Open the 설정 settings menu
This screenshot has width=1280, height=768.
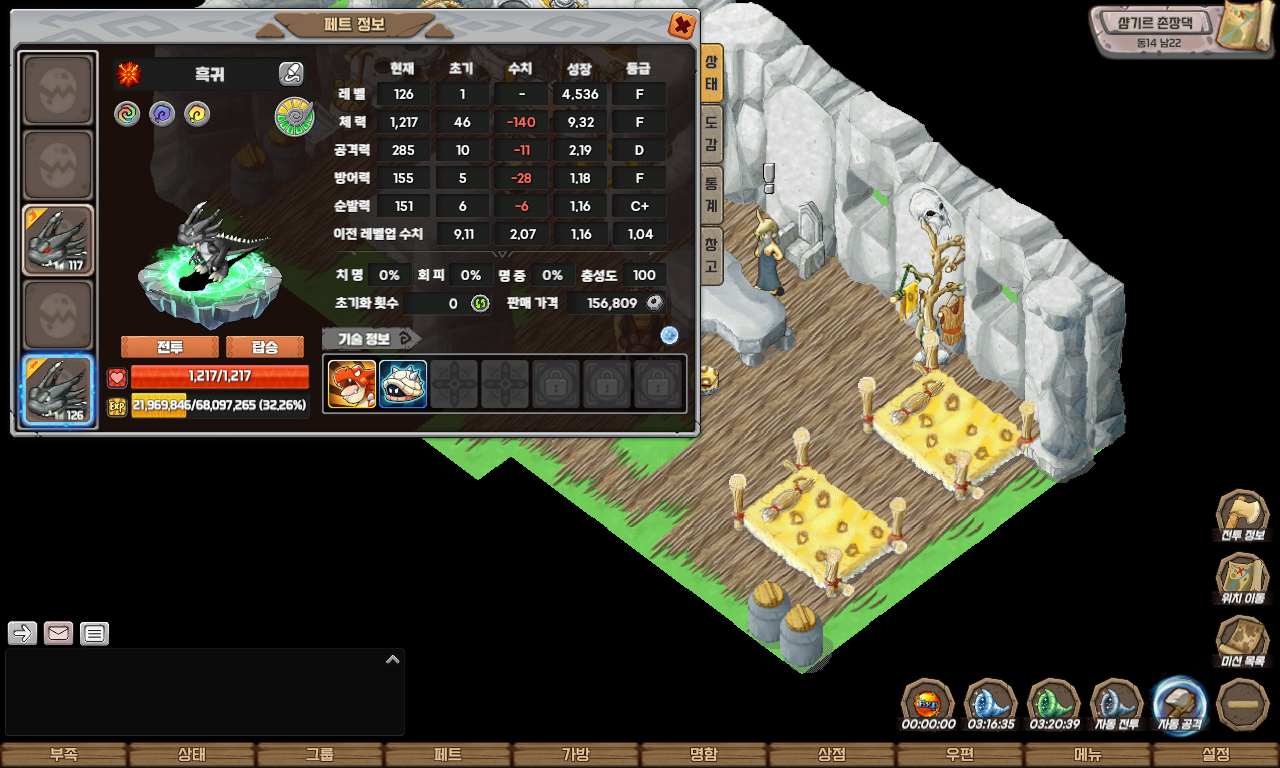tap(1216, 755)
